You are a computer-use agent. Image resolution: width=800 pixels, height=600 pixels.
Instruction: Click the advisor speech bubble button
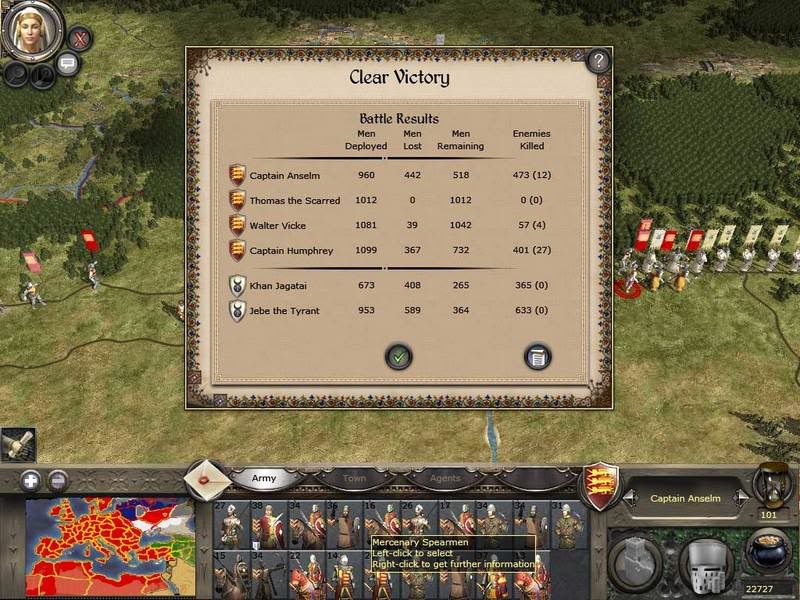point(68,64)
